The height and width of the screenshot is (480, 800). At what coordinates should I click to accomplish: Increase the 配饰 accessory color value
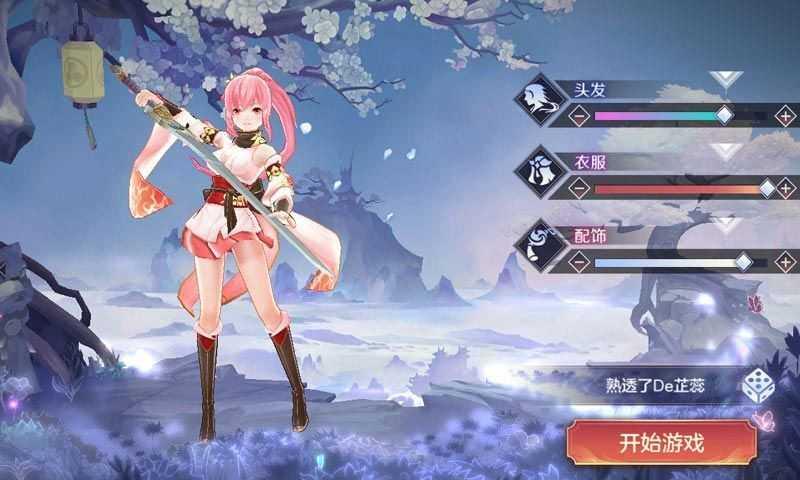tap(785, 262)
